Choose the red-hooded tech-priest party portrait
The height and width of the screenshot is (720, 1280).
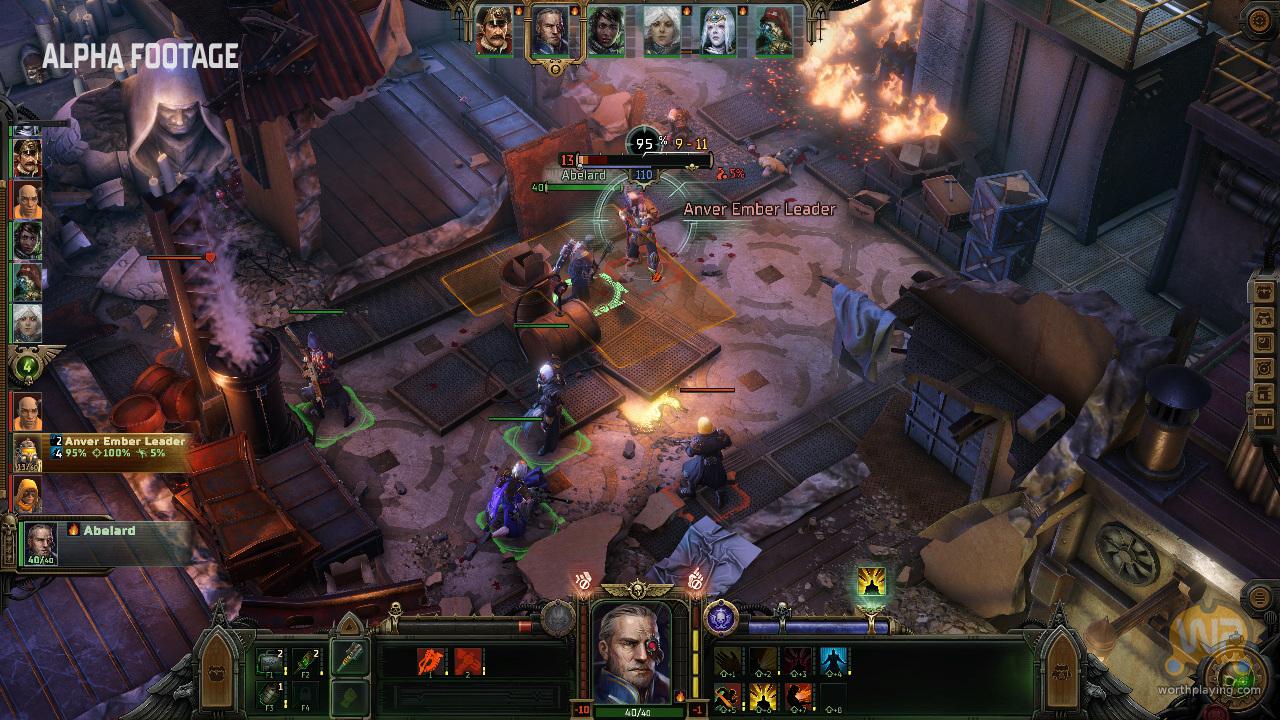(x=773, y=31)
